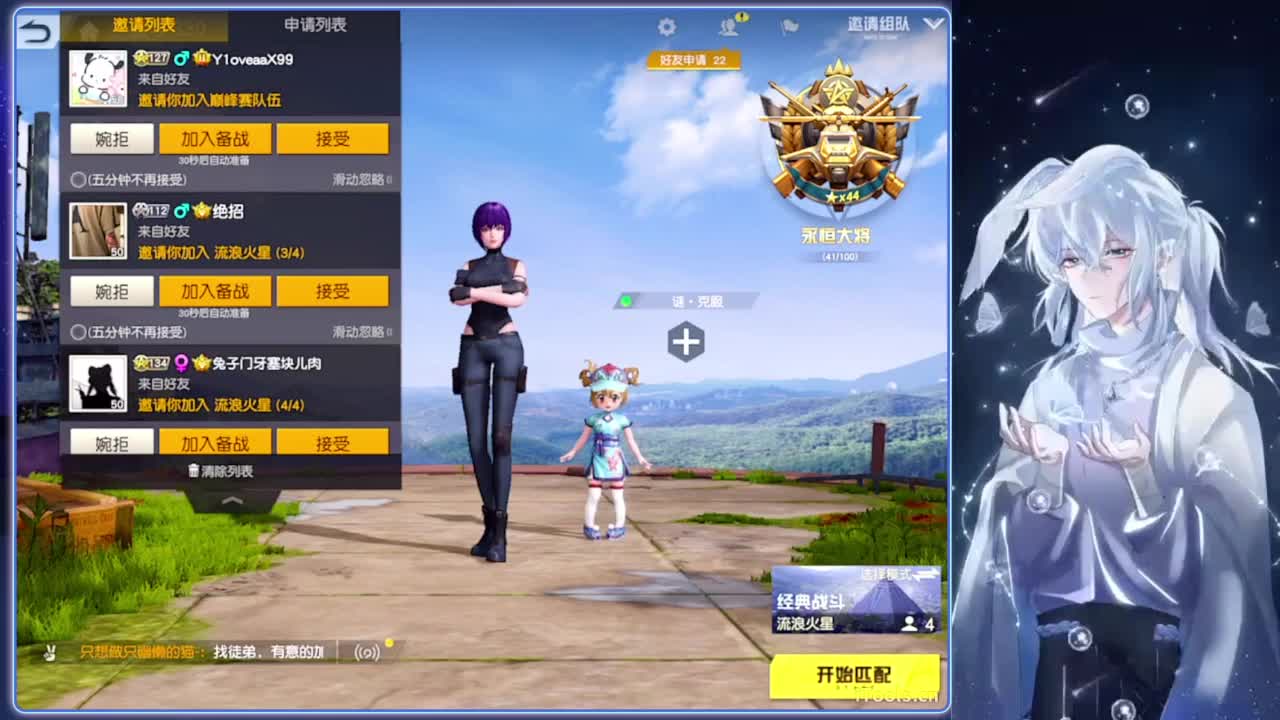Open the game settings gear icon

[666, 27]
